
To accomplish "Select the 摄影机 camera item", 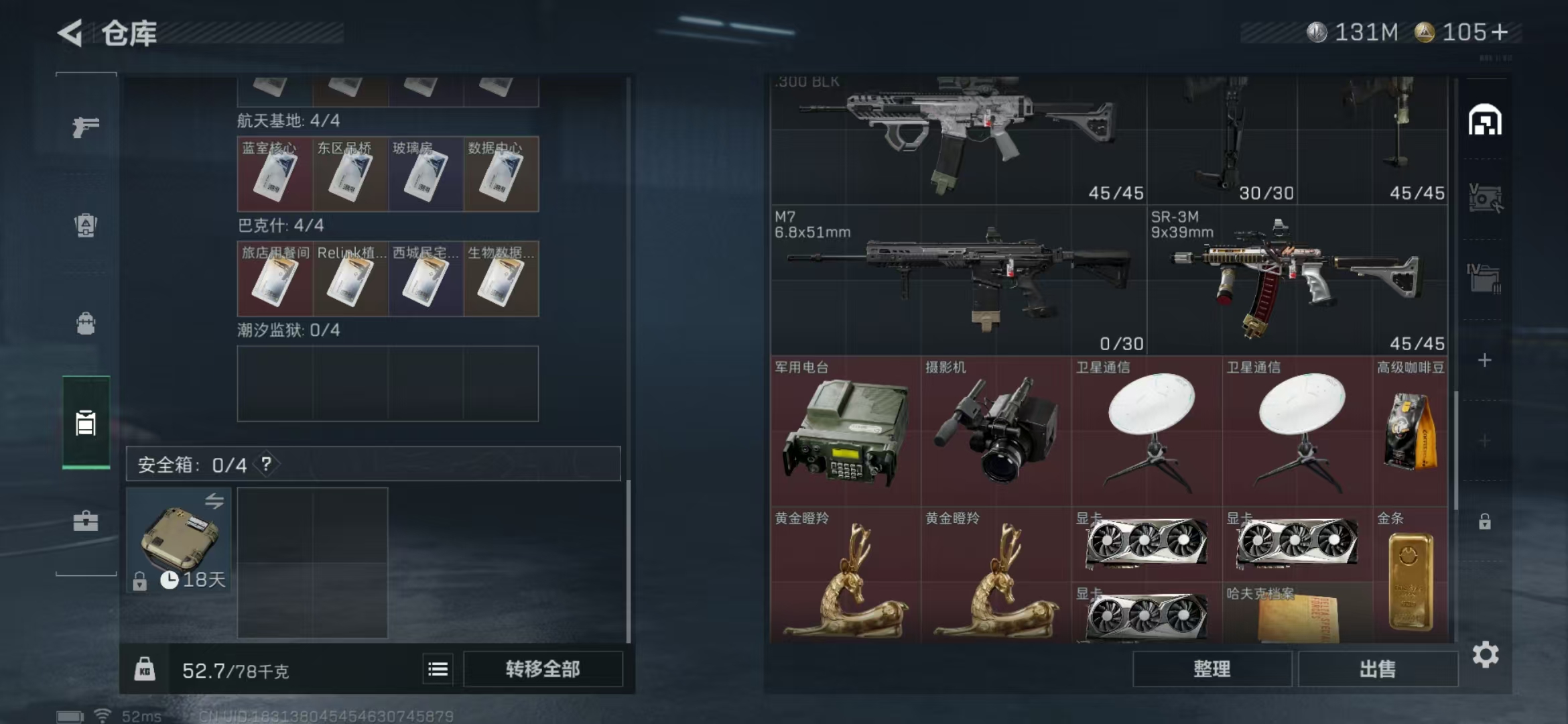I will coord(996,431).
